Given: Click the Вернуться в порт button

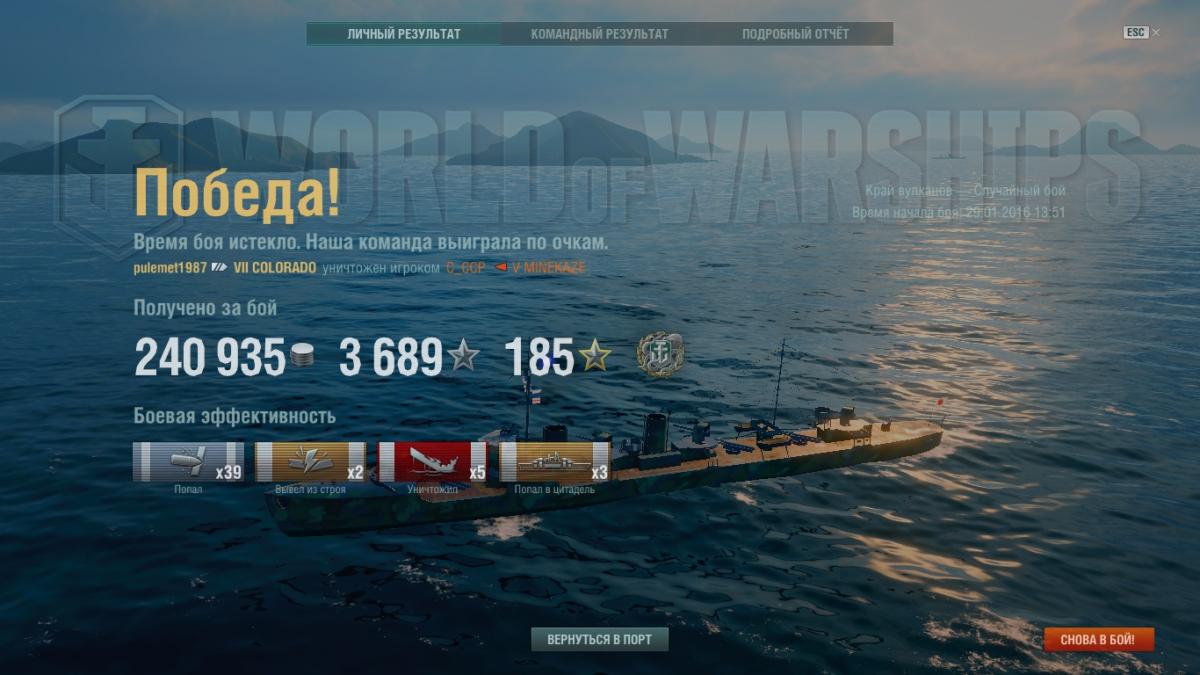Looking at the screenshot, I should point(600,639).
